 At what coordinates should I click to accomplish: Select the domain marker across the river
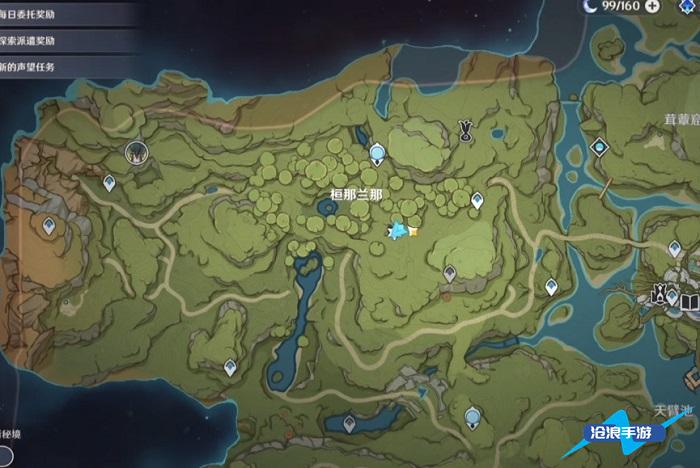(598, 147)
